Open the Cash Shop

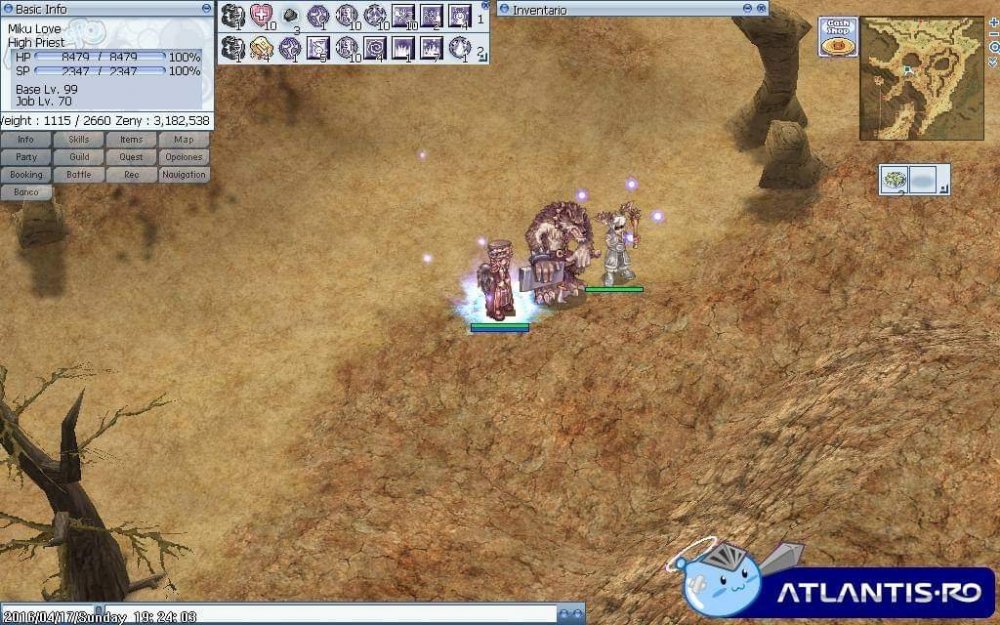[837, 37]
